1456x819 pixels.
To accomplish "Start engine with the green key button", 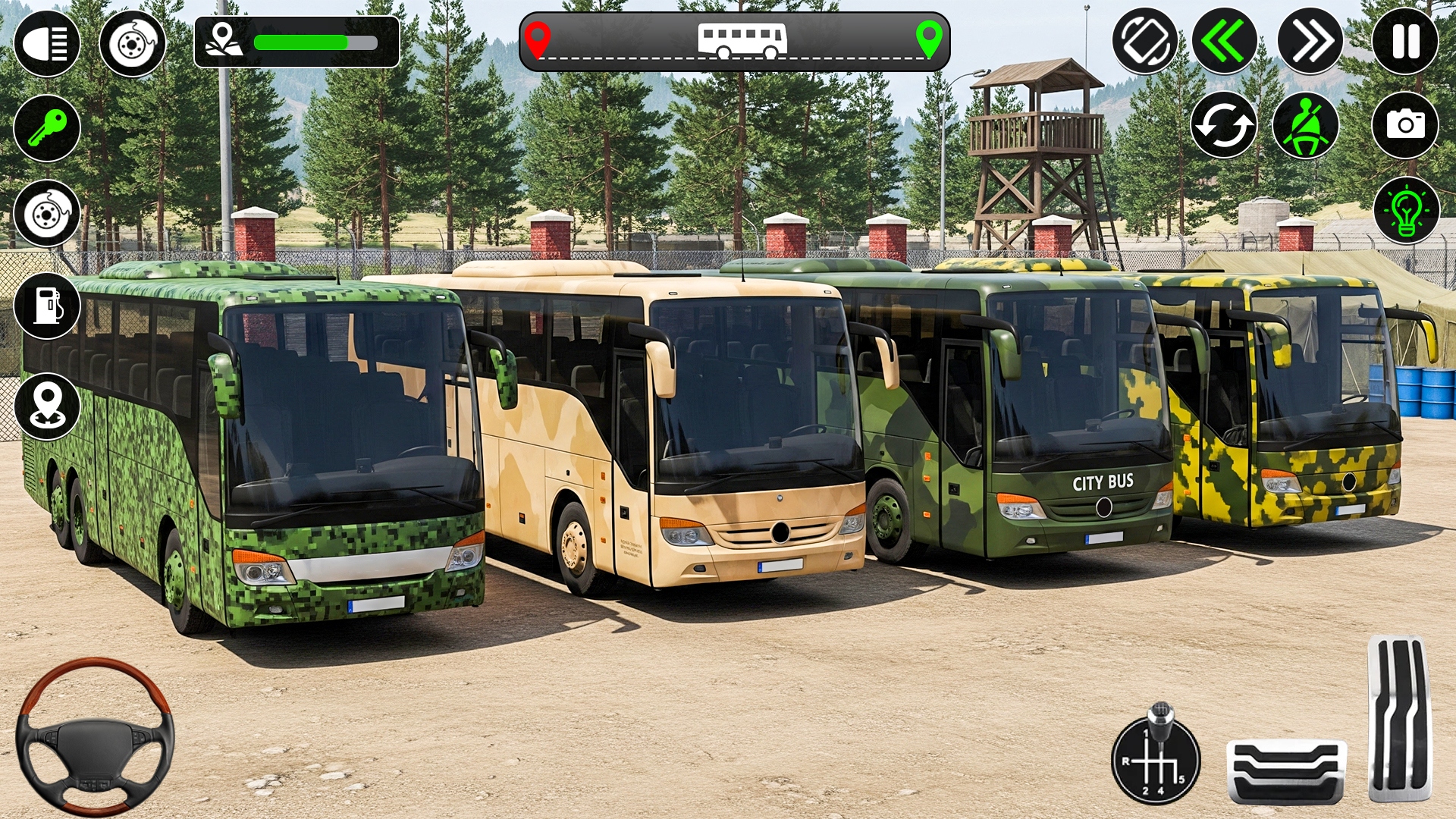I will 47,128.
